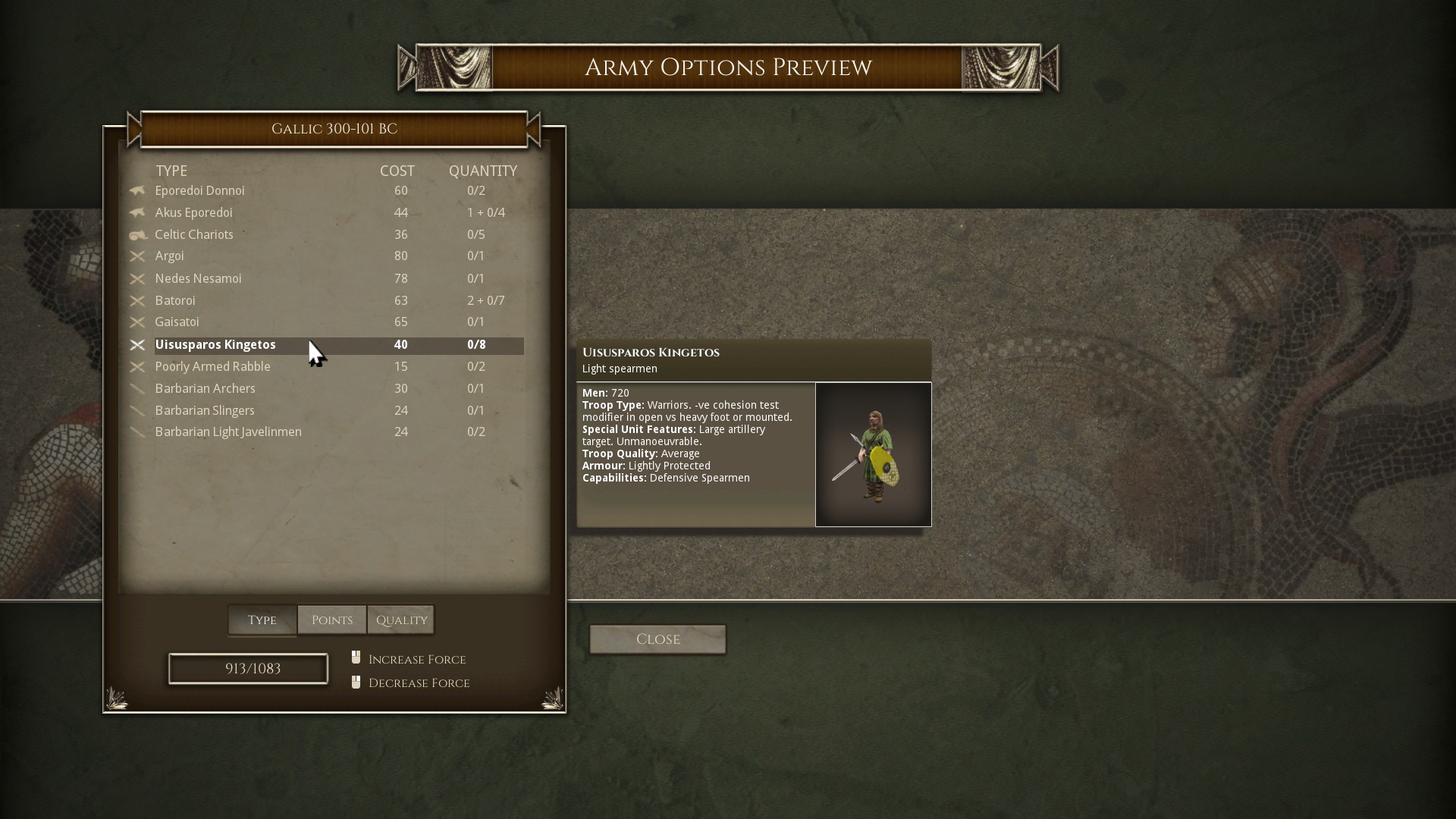1456x819 pixels.
Task: Select Poorly Armed Rabble
Action: pyautogui.click(x=213, y=367)
